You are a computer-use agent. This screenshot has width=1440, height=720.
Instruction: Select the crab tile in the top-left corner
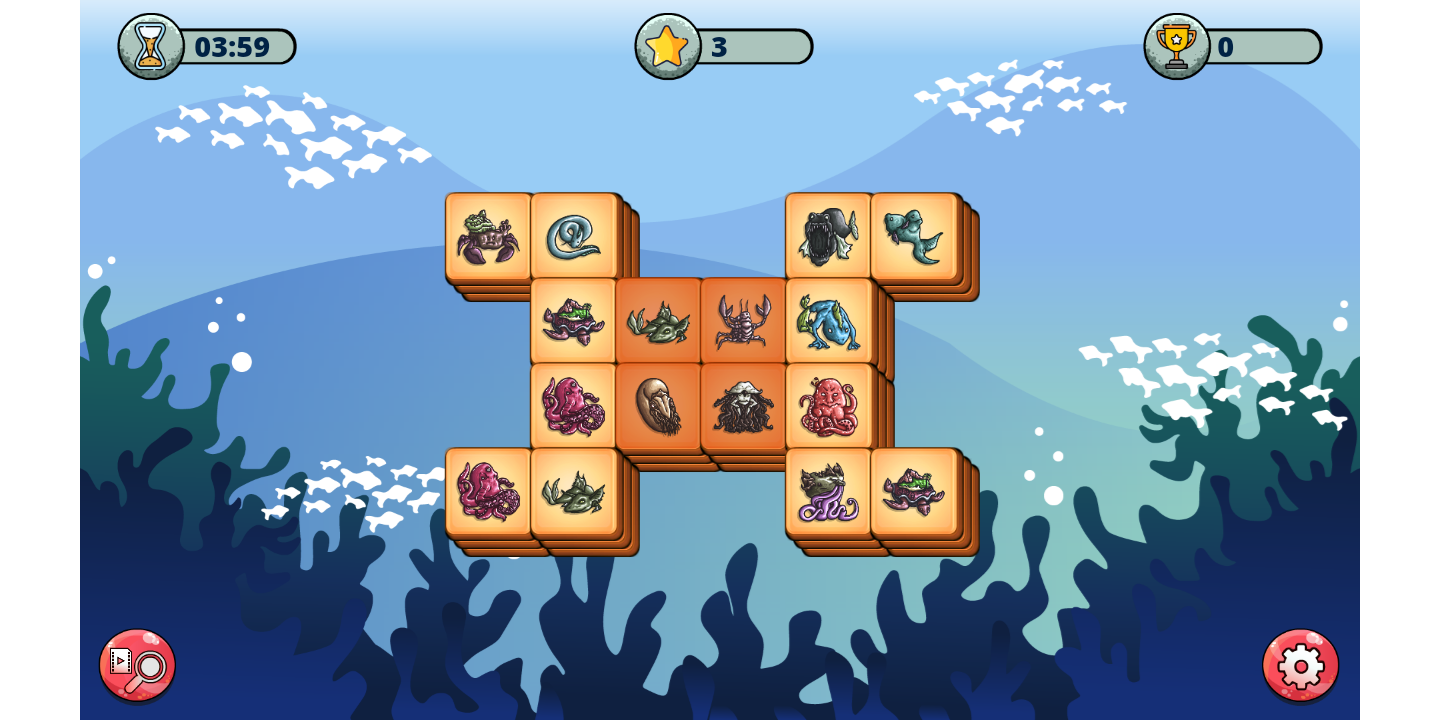pyautogui.click(x=489, y=234)
